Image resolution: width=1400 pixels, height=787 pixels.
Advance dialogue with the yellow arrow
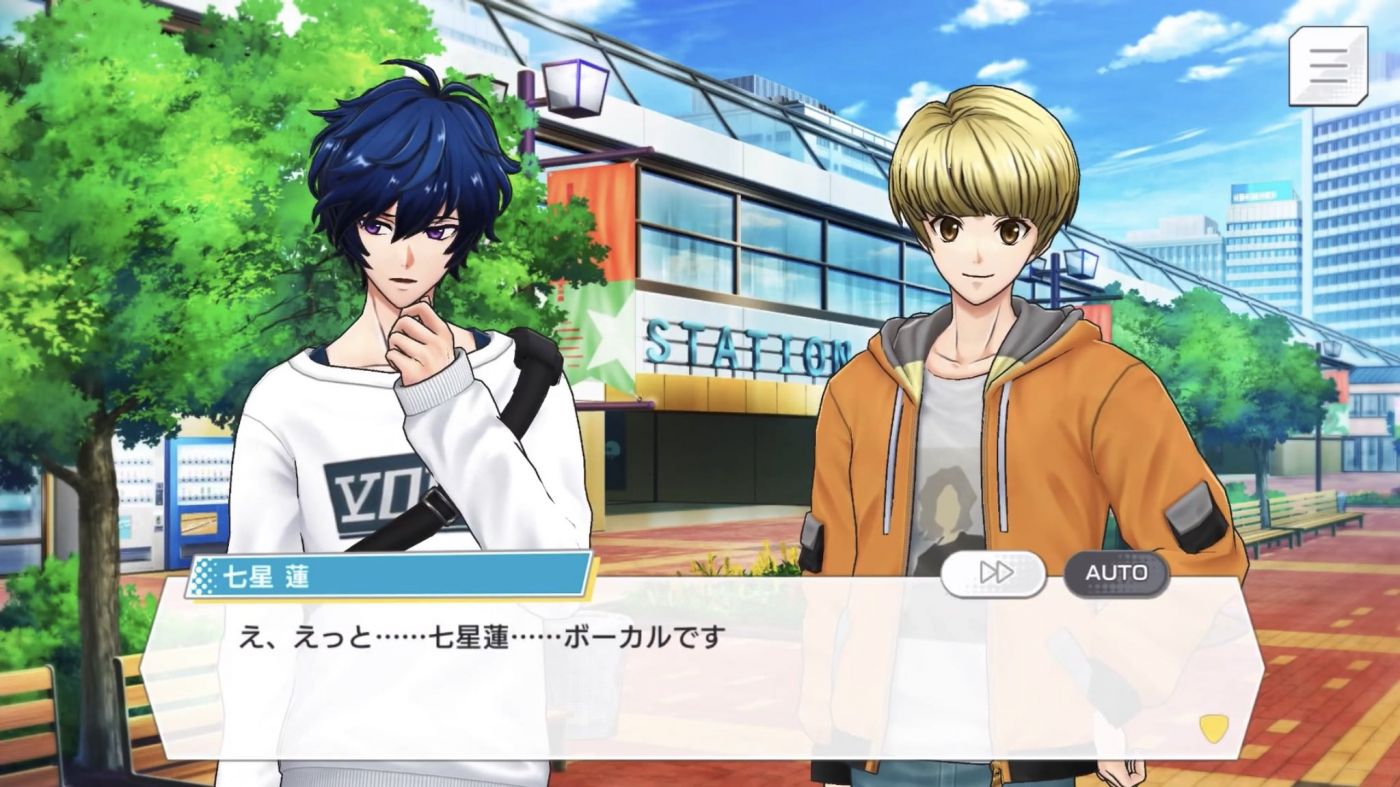click(1213, 727)
